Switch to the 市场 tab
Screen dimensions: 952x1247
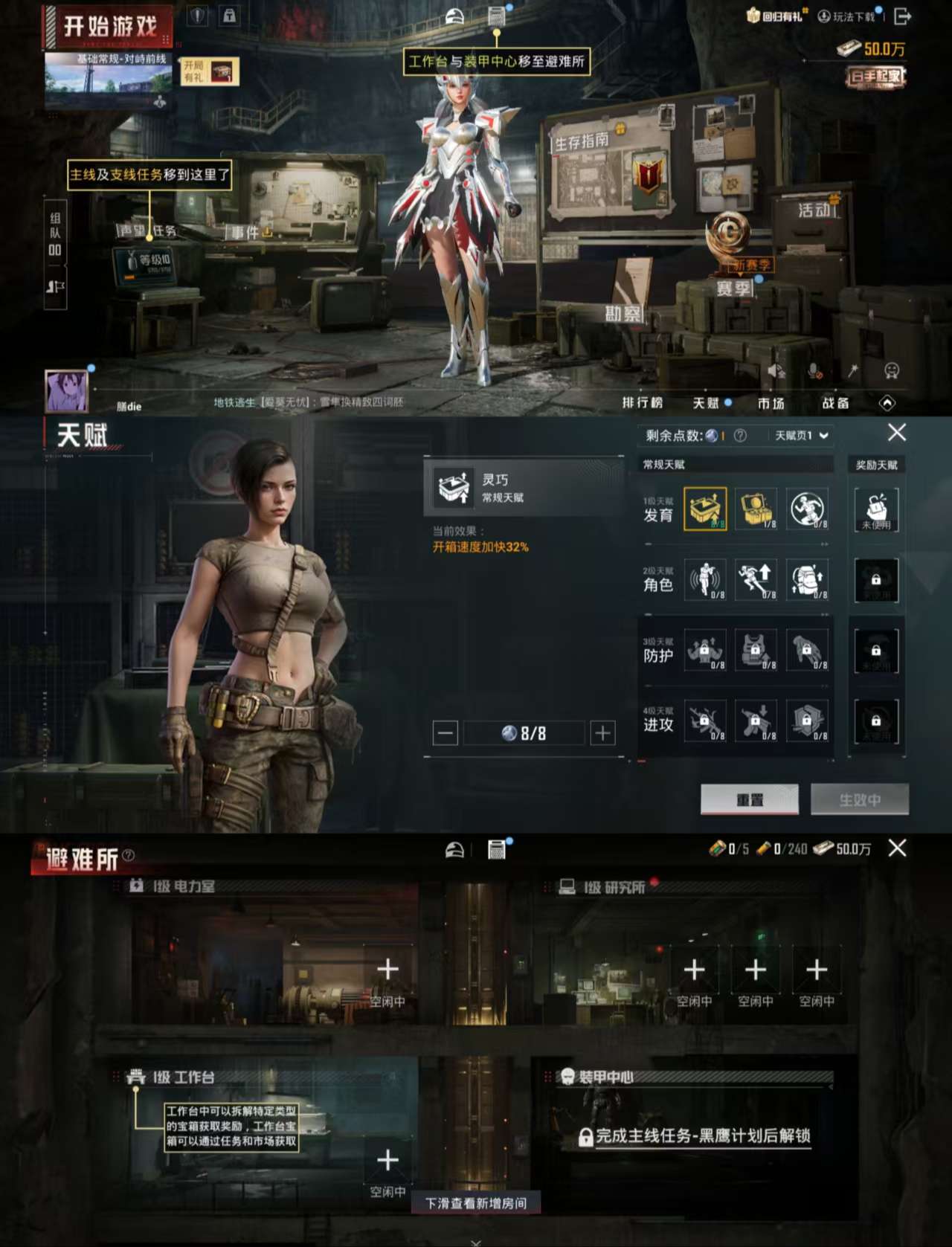coord(772,403)
